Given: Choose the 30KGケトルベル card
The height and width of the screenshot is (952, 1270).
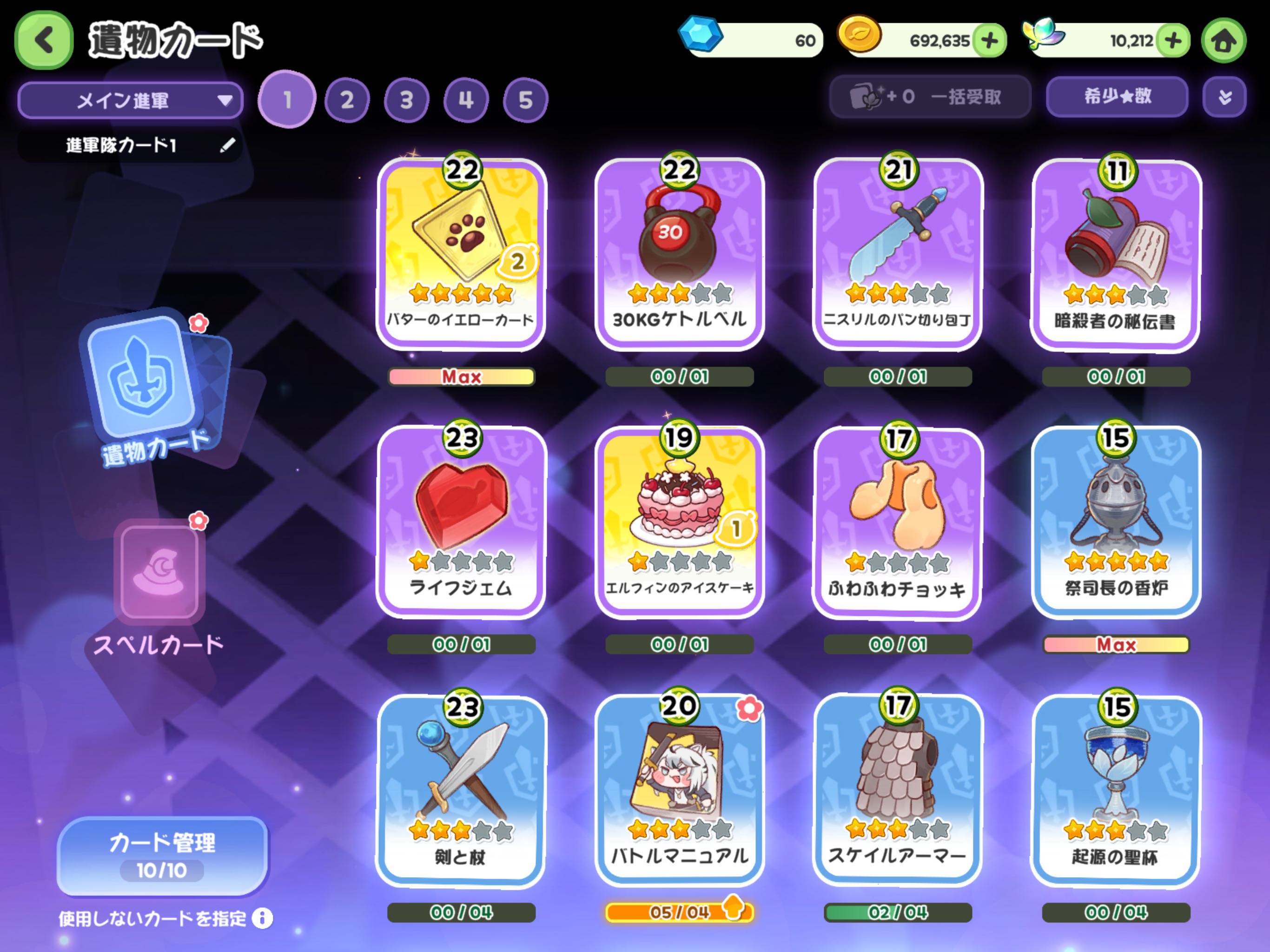Looking at the screenshot, I should click(679, 252).
